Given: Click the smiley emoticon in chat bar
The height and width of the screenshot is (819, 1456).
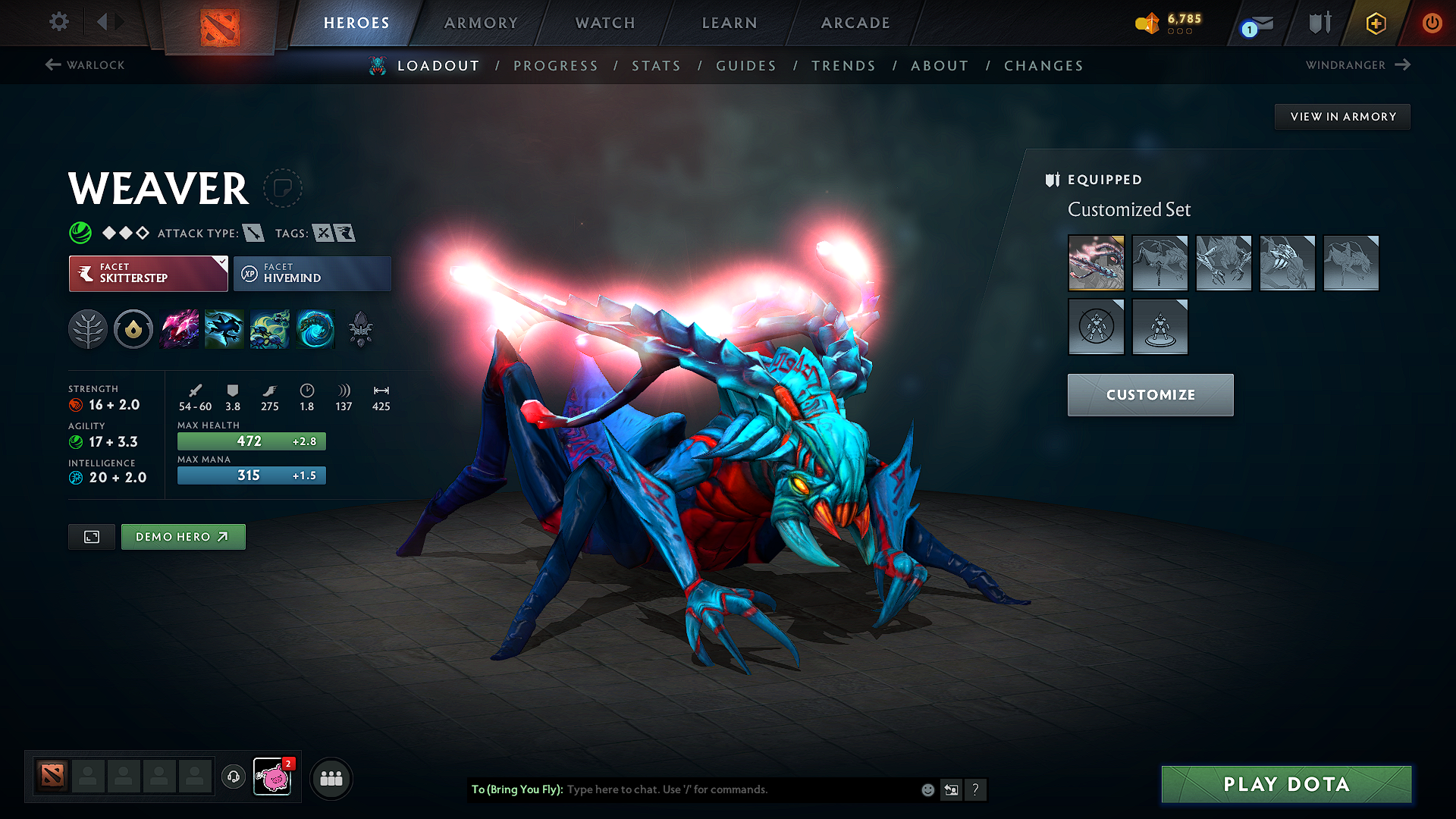Looking at the screenshot, I should pos(927,789).
